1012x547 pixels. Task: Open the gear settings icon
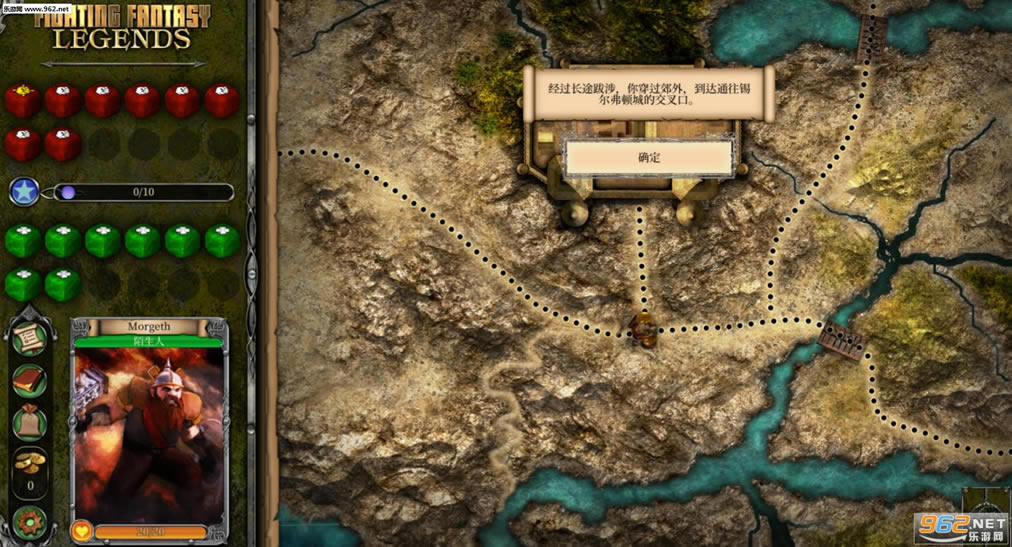pos(29,522)
